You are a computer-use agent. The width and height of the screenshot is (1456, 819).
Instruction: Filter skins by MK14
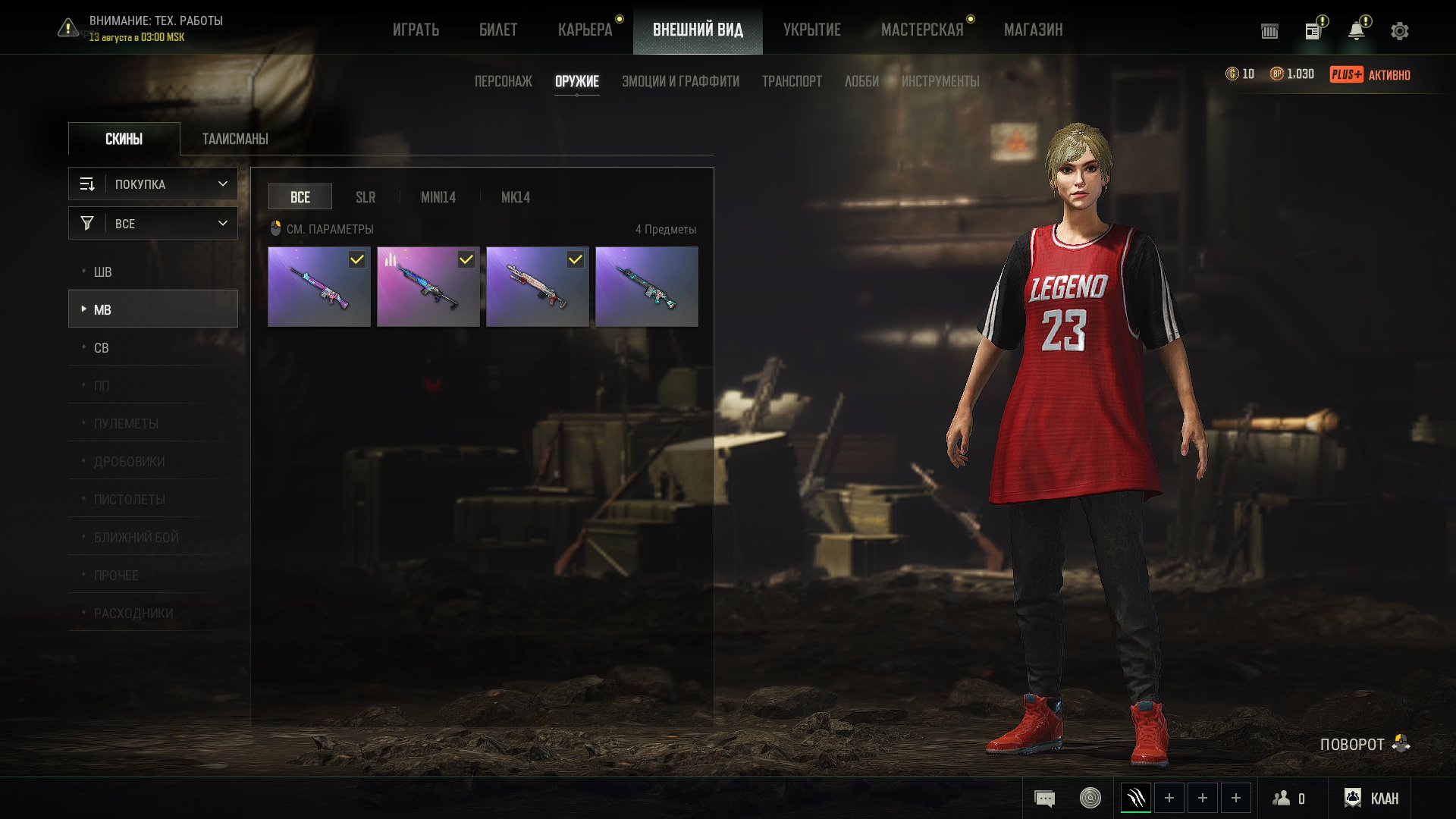click(515, 197)
